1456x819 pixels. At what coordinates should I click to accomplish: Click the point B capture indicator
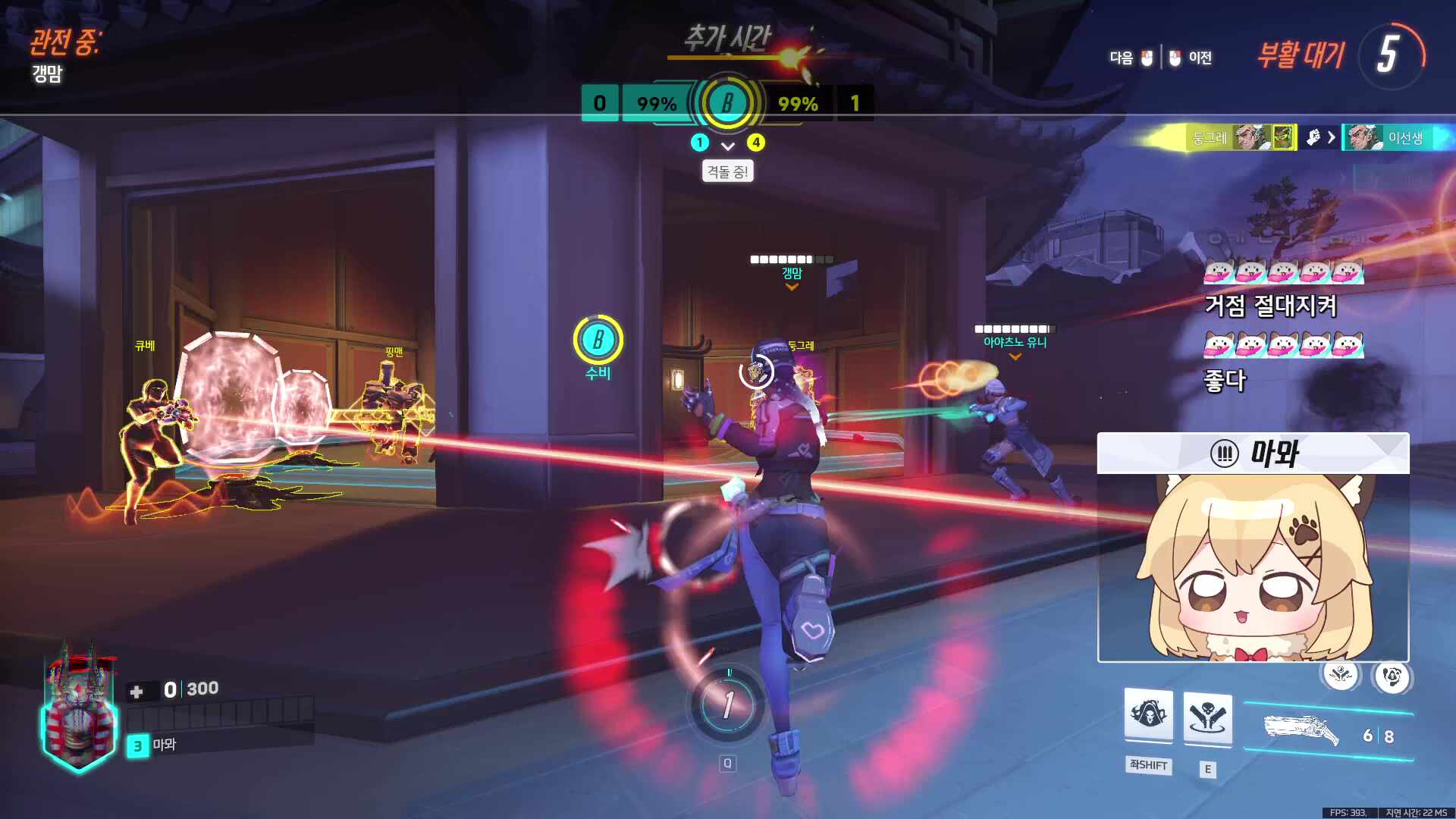point(727,102)
